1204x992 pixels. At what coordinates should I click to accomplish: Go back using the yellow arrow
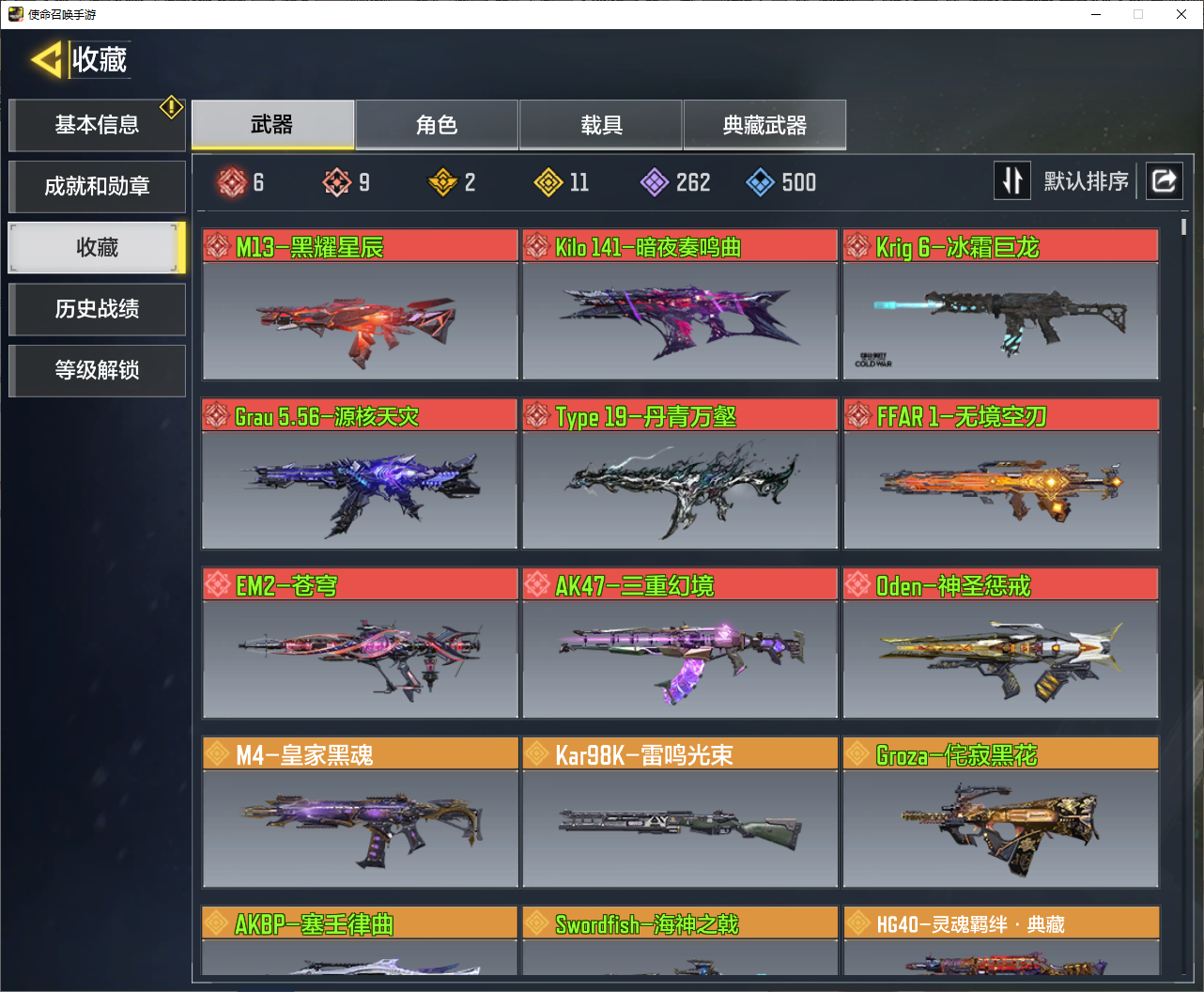47,61
